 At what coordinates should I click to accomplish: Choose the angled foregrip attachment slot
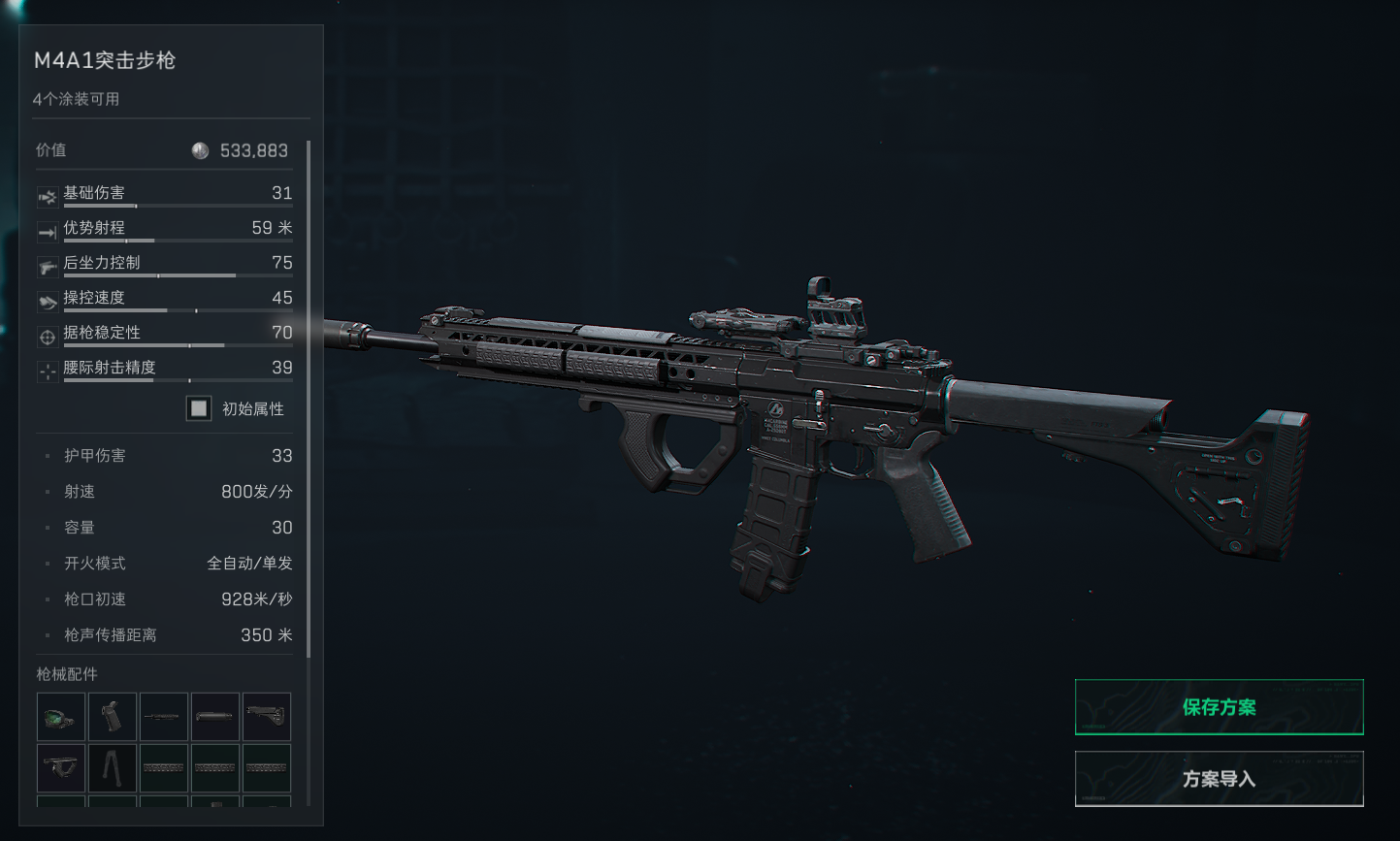[x=61, y=768]
